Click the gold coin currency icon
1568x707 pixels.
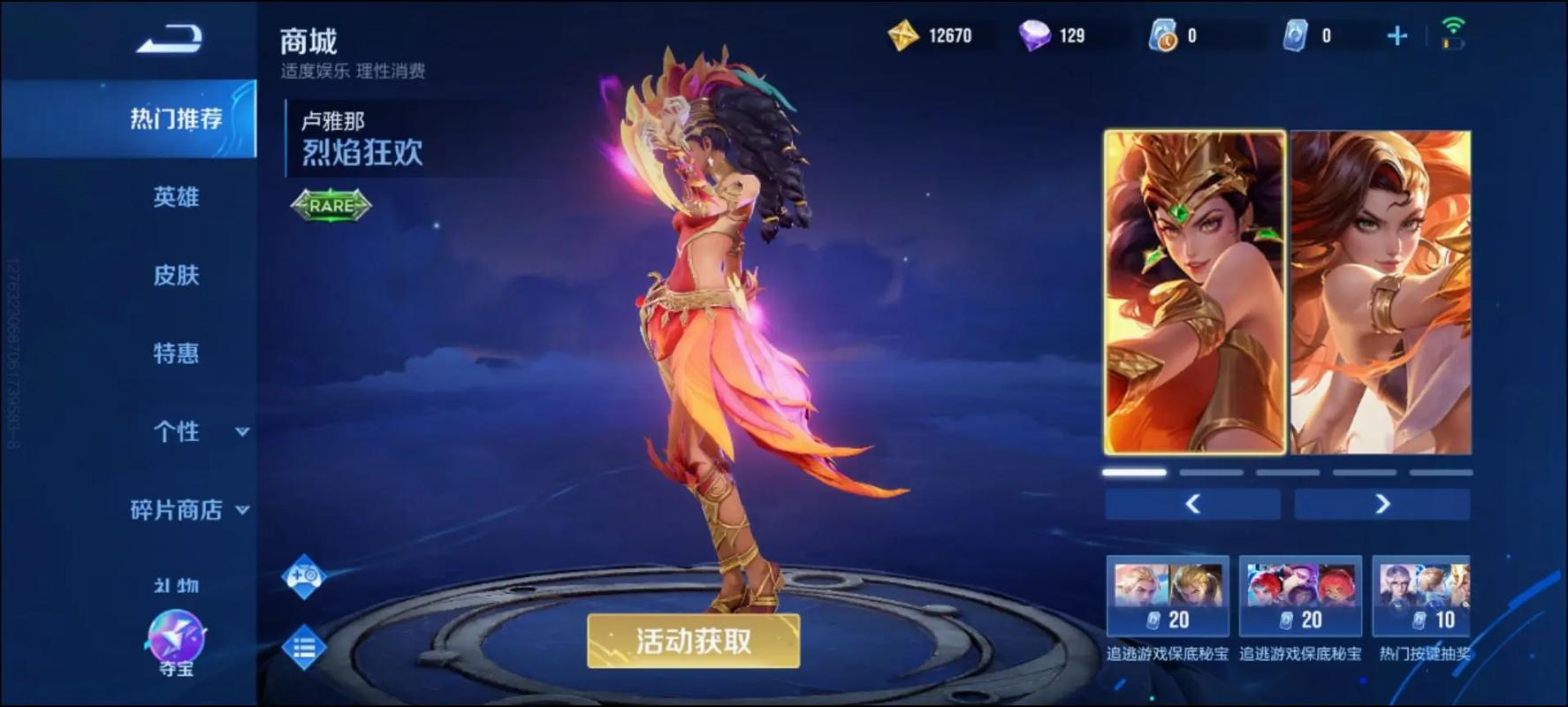(x=903, y=35)
